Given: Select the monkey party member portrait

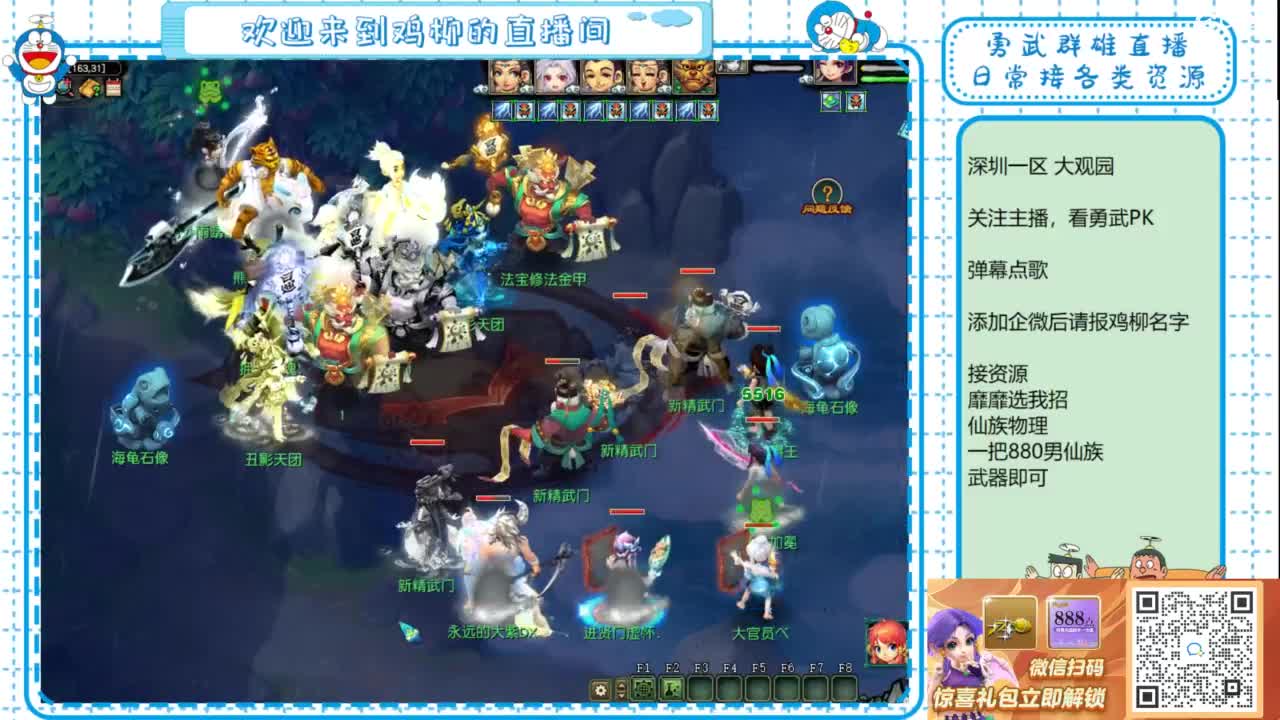Looking at the screenshot, I should point(693,74).
